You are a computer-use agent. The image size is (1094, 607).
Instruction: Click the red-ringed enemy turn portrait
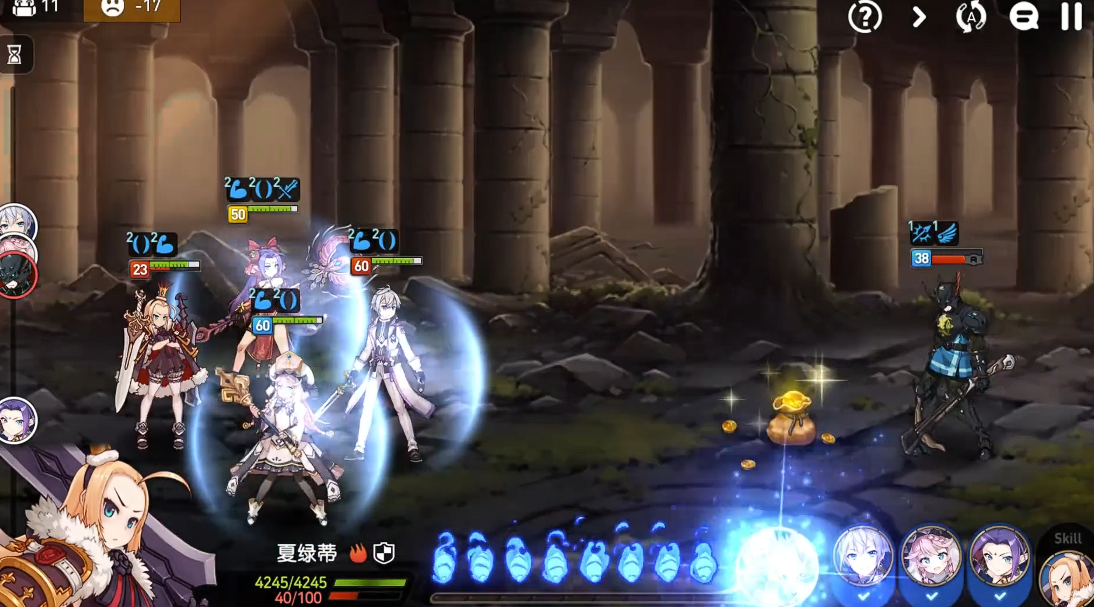[x=17, y=275]
